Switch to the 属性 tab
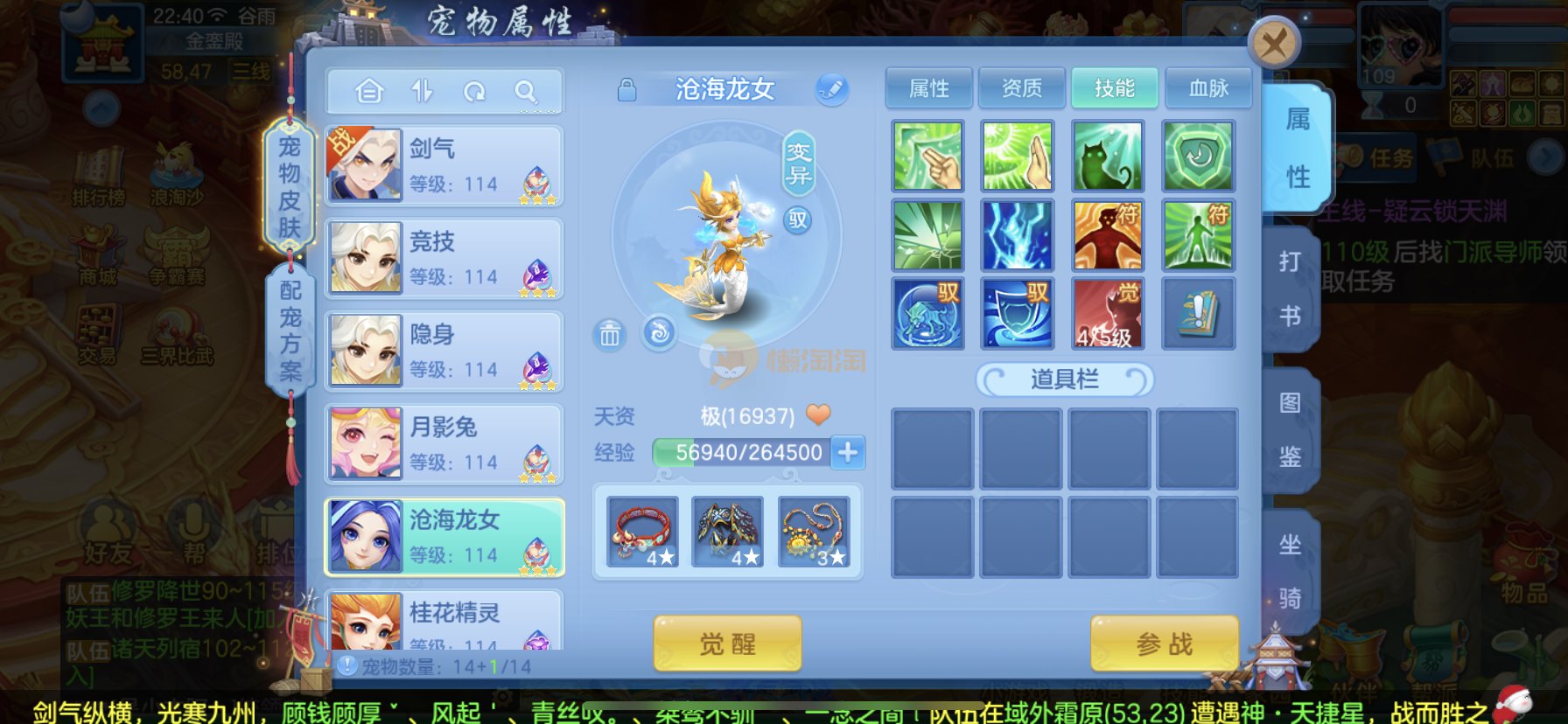This screenshot has height=724, width=1568. pyautogui.click(x=929, y=88)
